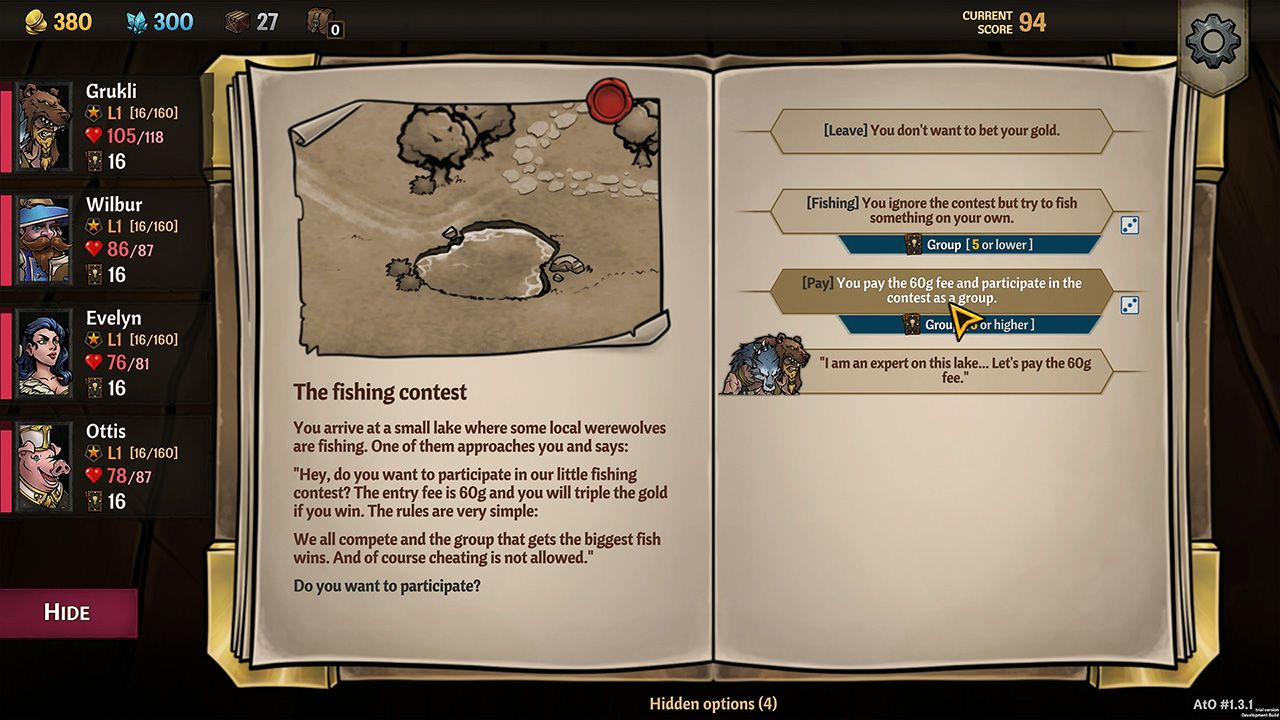
Task: Open the settings gear icon
Action: [x=1213, y=42]
